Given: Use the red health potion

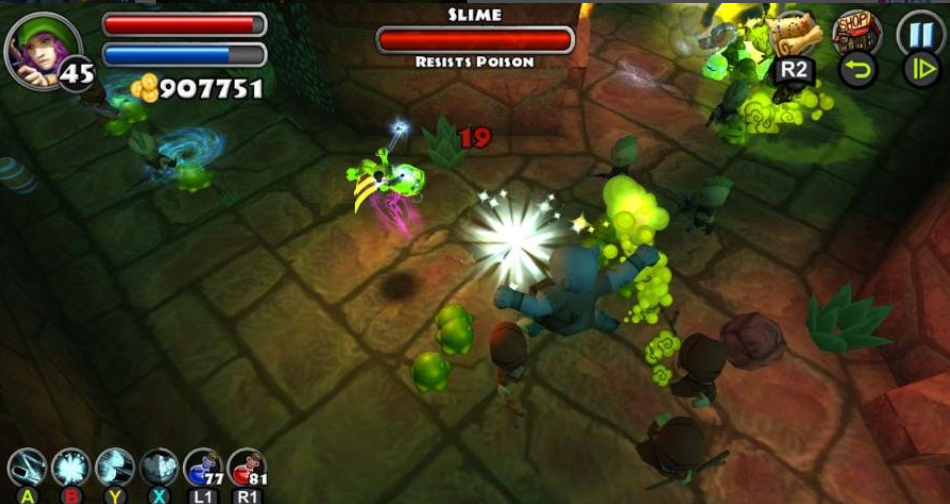Looking at the screenshot, I should click(247, 468).
